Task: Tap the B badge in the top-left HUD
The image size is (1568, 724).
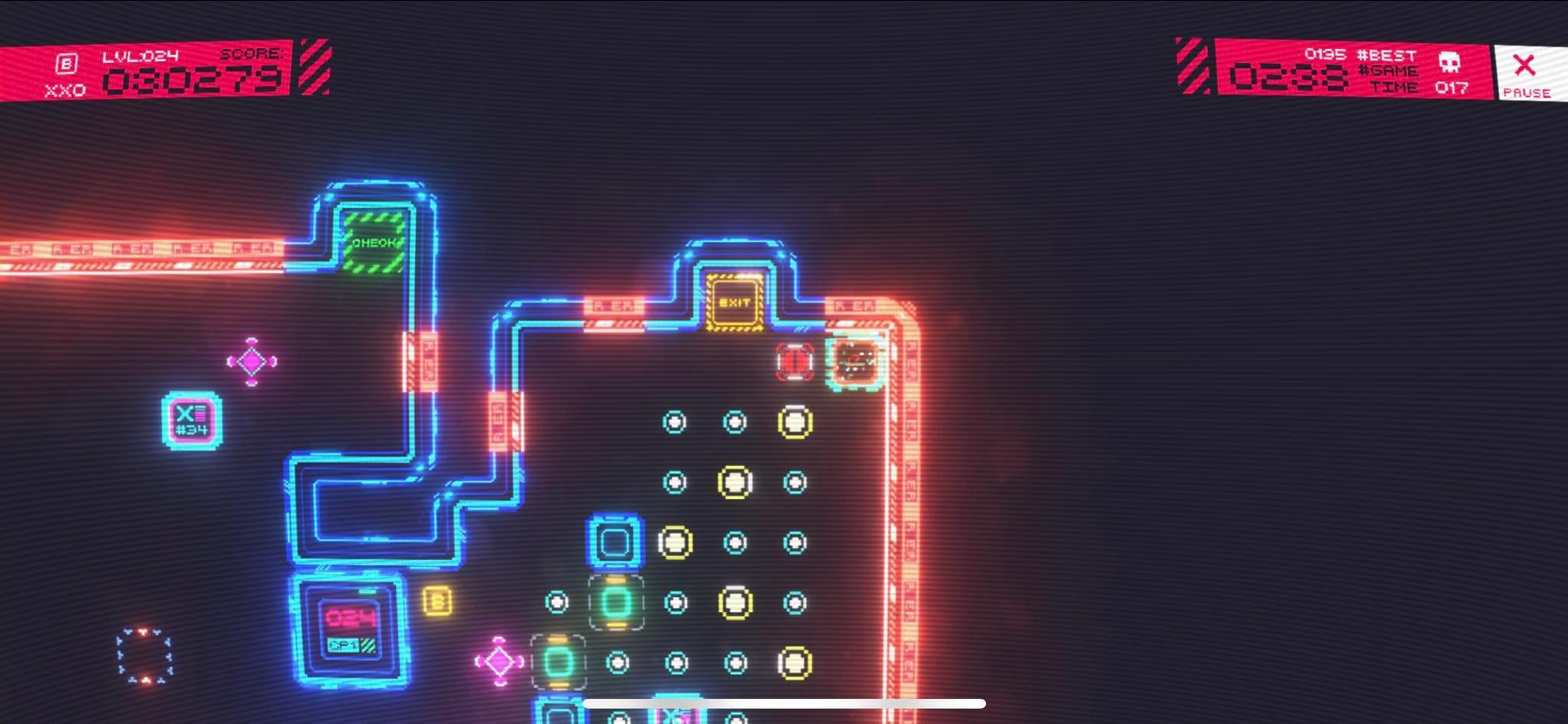Action: click(x=65, y=64)
